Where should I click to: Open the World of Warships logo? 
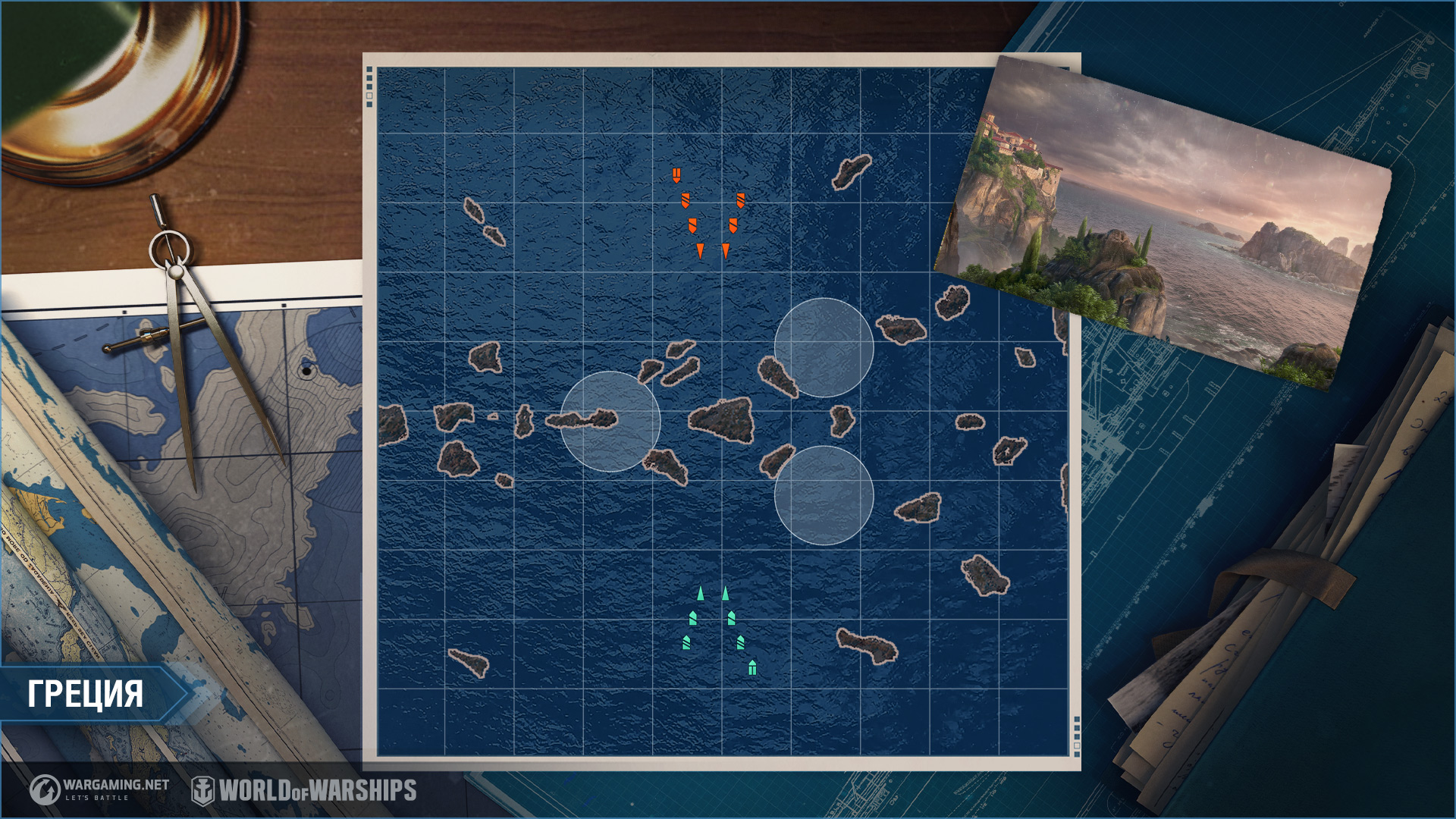[304, 790]
